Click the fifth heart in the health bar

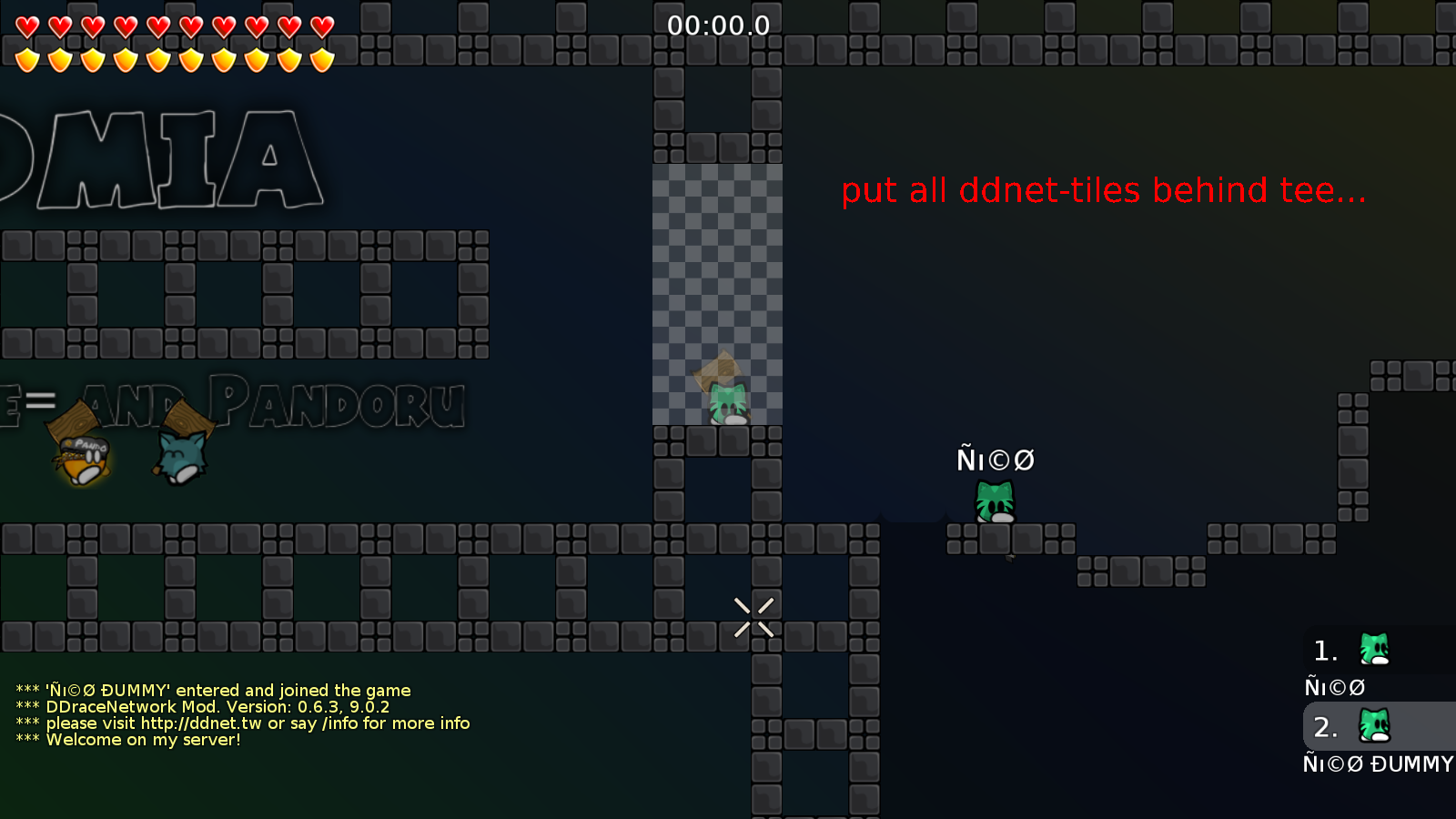157,25
